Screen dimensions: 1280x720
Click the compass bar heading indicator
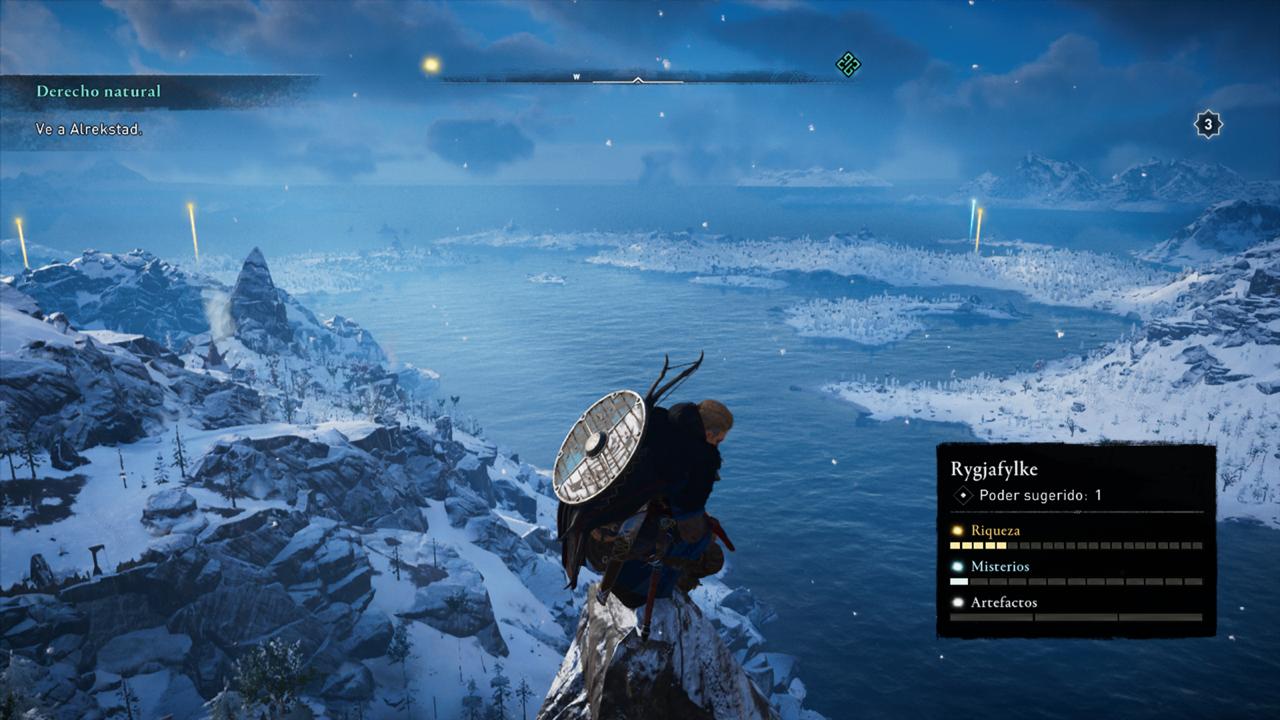click(638, 79)
